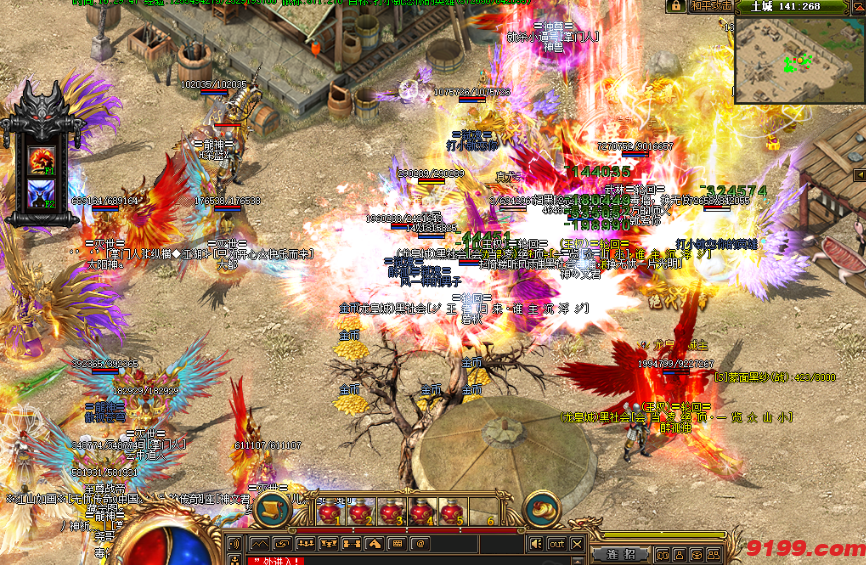Toggle the padlock icon beside attack mode

(676, 6)
